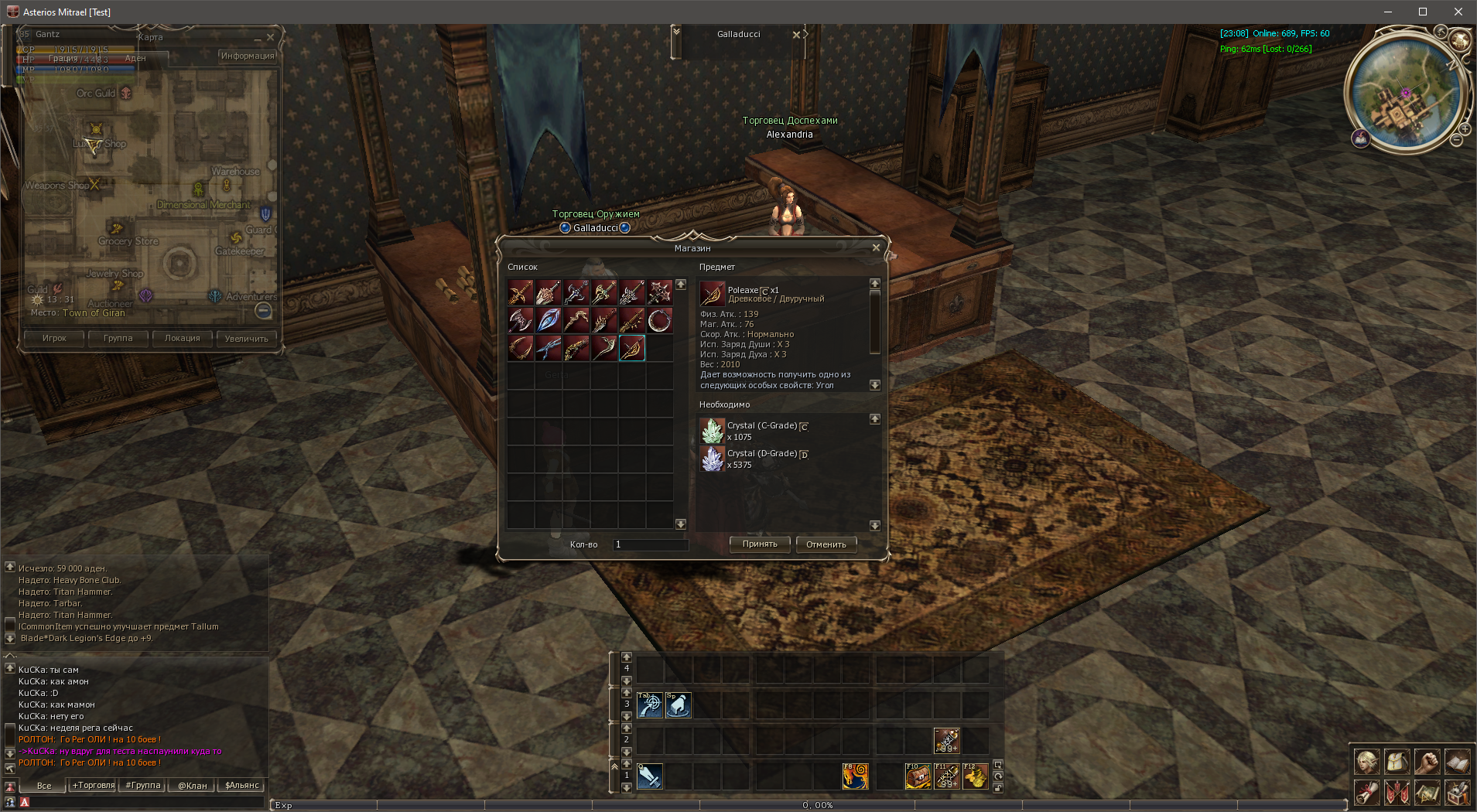Switch to @Клан chat tab

click(193, 786)
